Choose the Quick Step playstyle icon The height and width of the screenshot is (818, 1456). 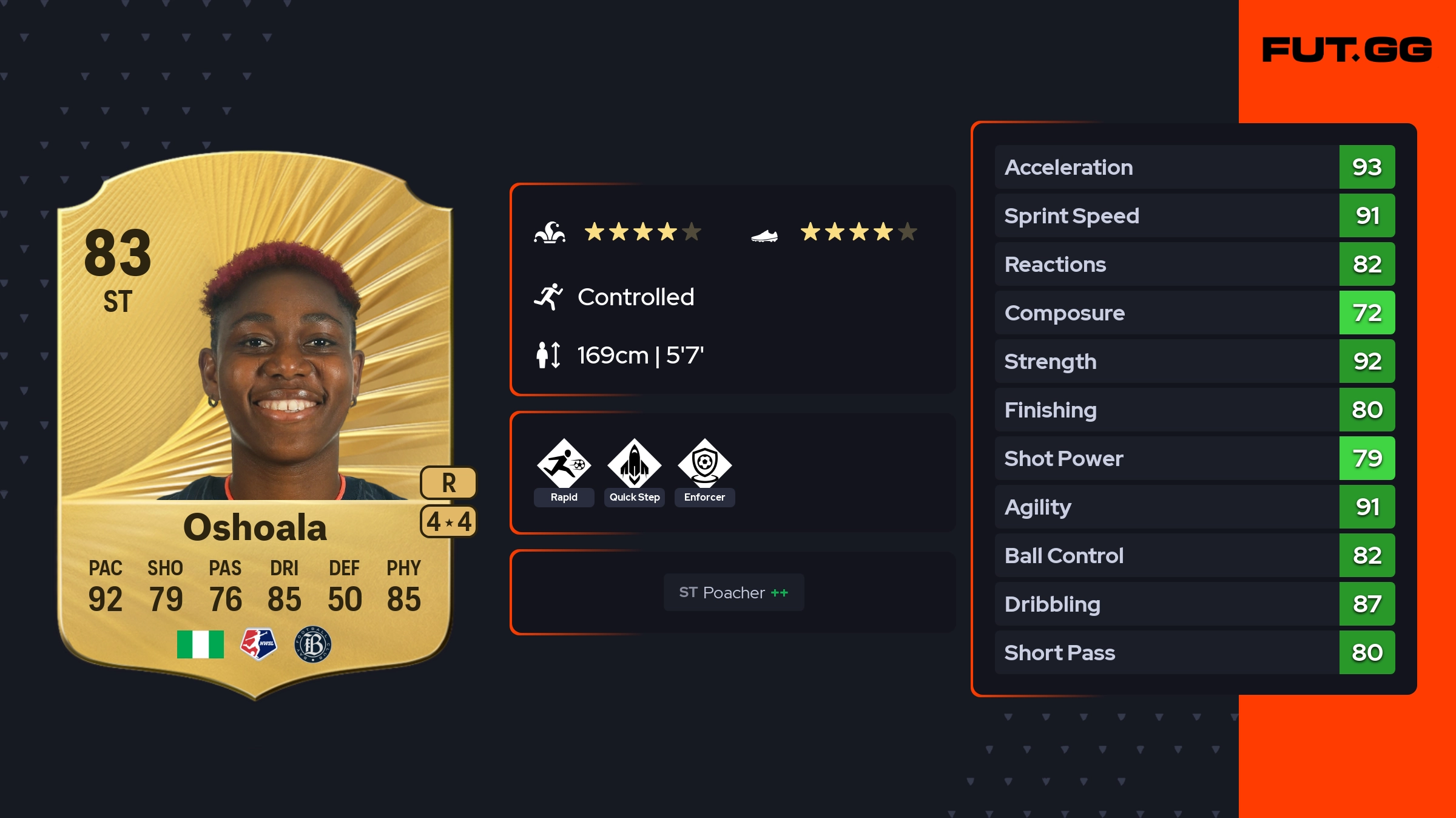634,464
